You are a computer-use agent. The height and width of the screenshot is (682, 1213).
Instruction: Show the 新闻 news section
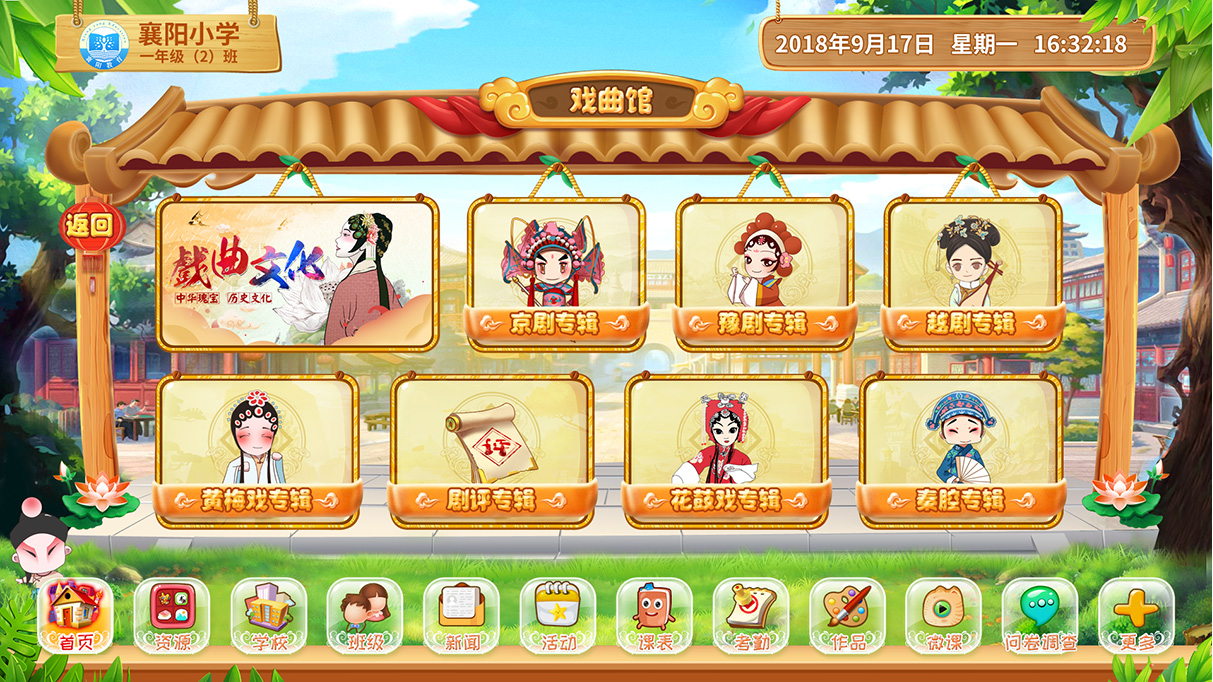tap(461, 615)
